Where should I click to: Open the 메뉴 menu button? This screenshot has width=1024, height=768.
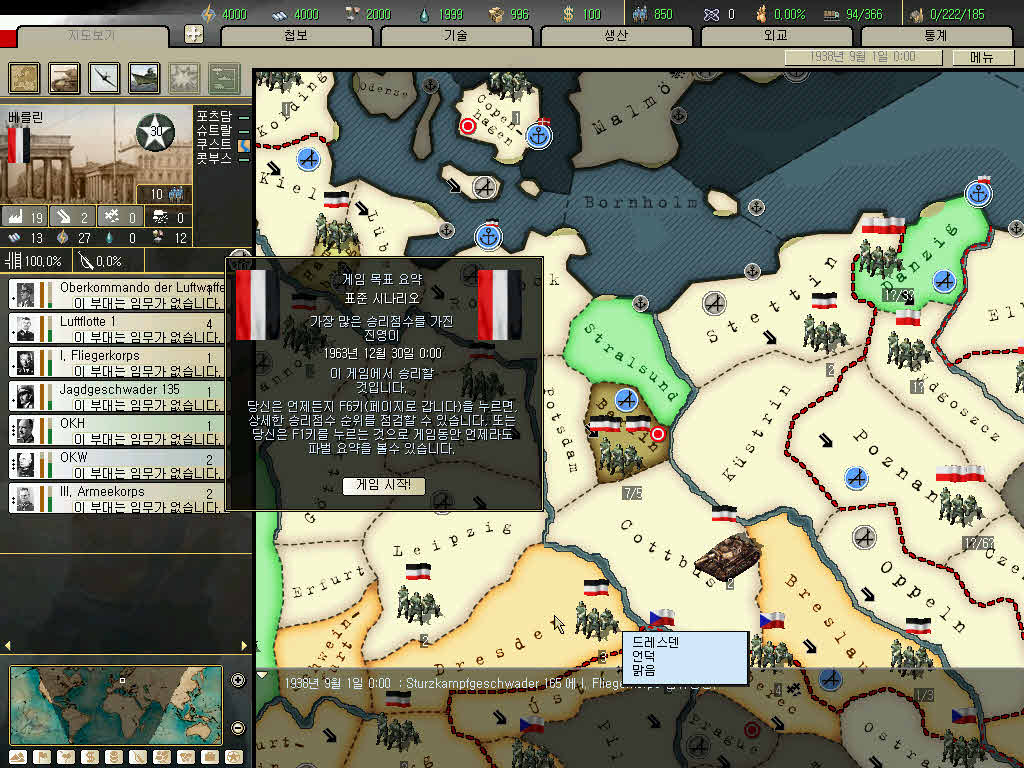coord(983,58)
